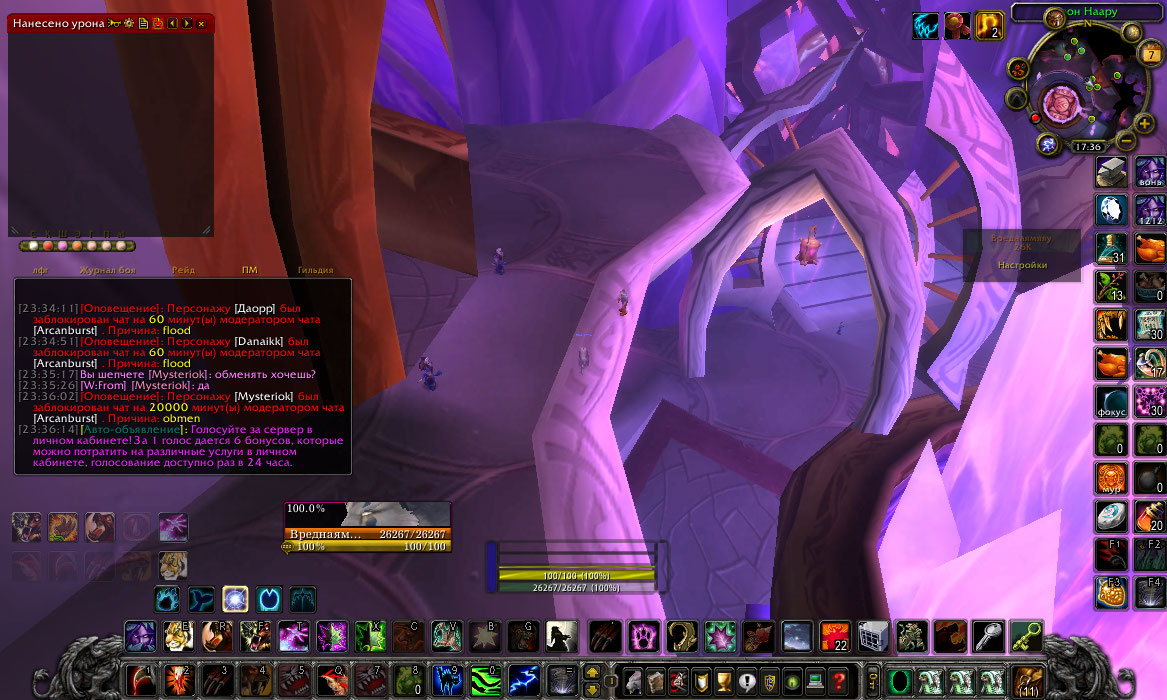This screenshot has height=700, width=1167.
Task: Zoom in the minimap
Action: 1145,123
